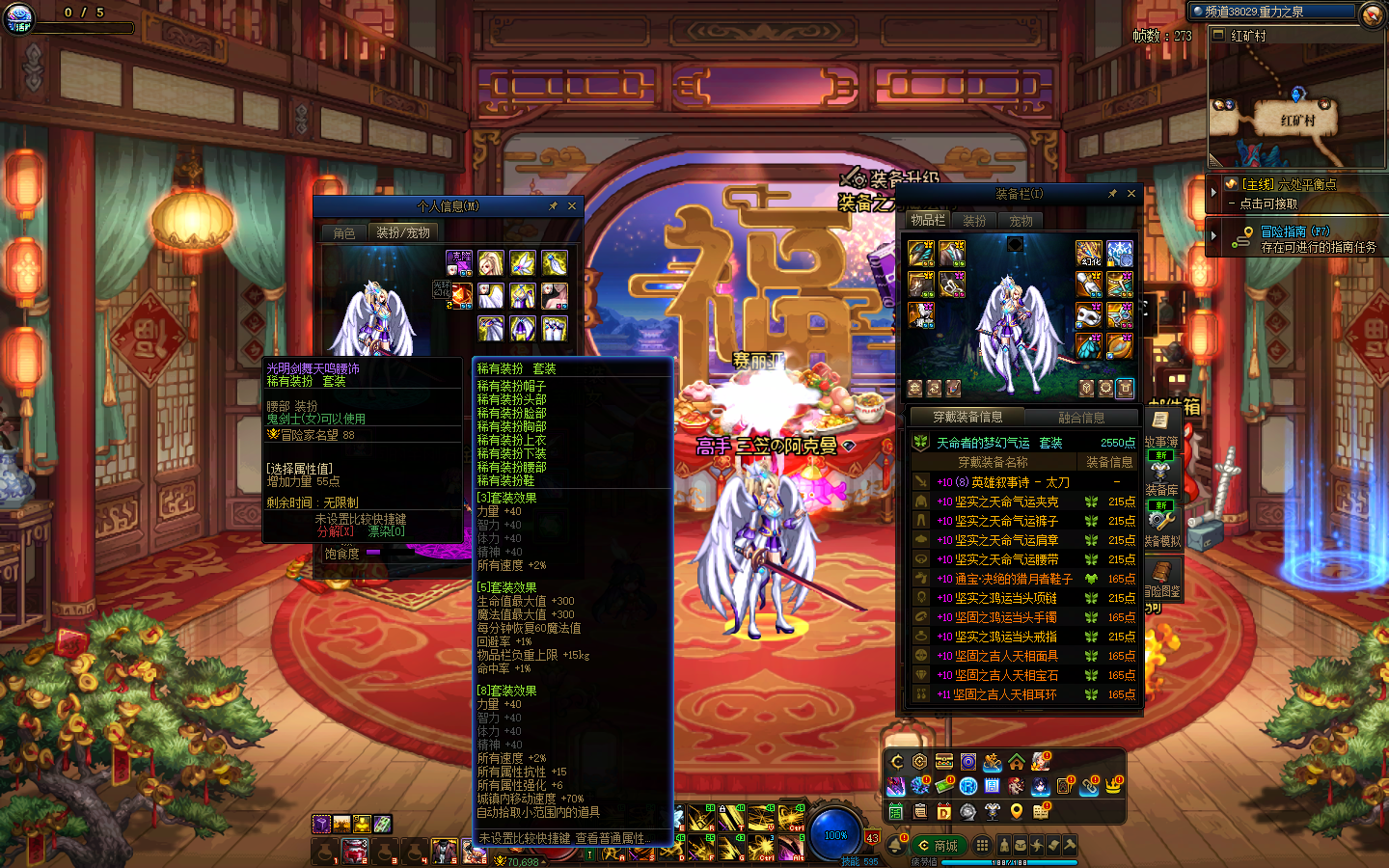Select the blonde hair avatar slot
This screenshot has height=868, width=1389.
point(491,262)
